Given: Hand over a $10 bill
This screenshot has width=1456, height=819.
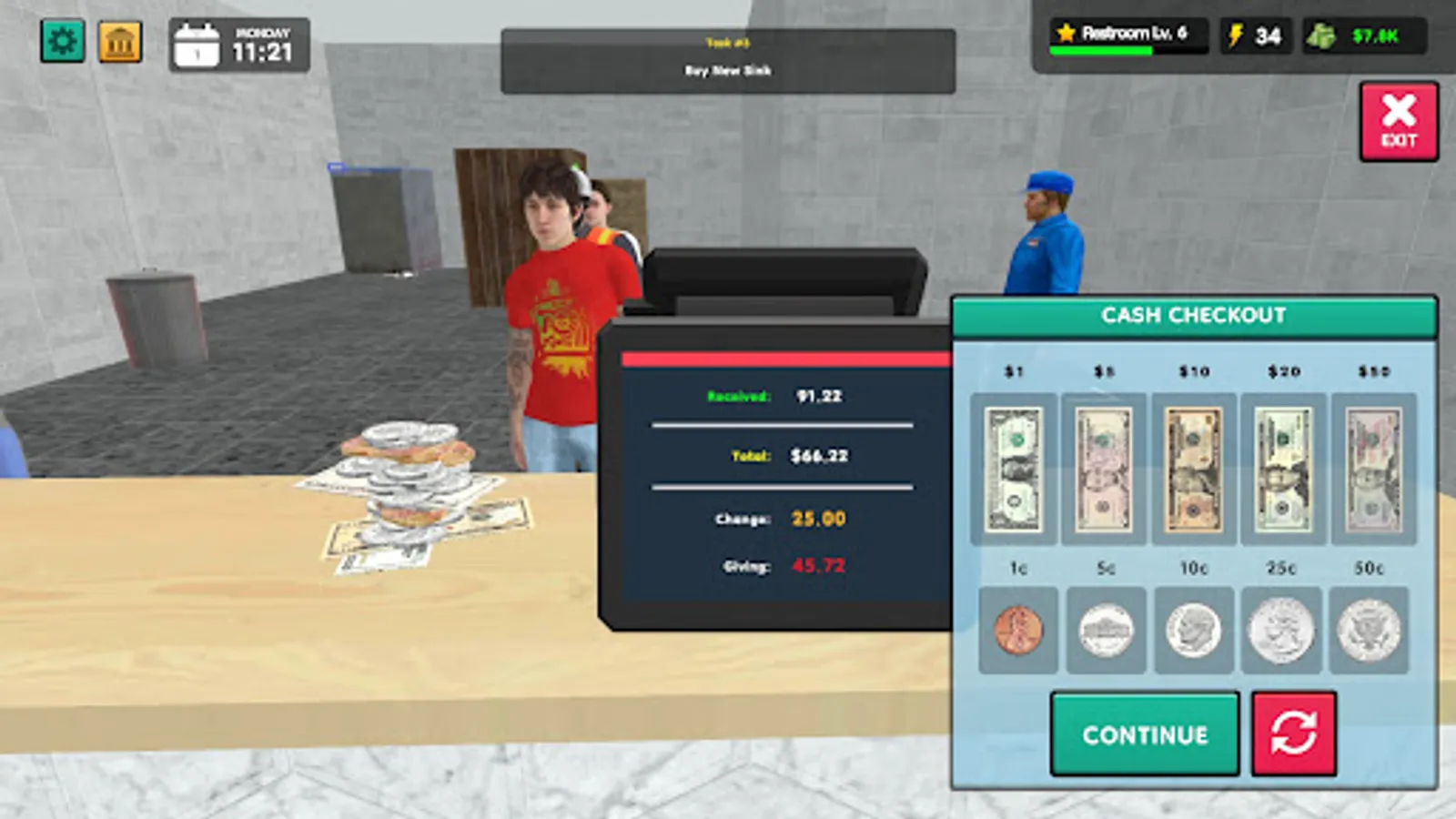Looking at the screenshot, I should point(1194,468).
